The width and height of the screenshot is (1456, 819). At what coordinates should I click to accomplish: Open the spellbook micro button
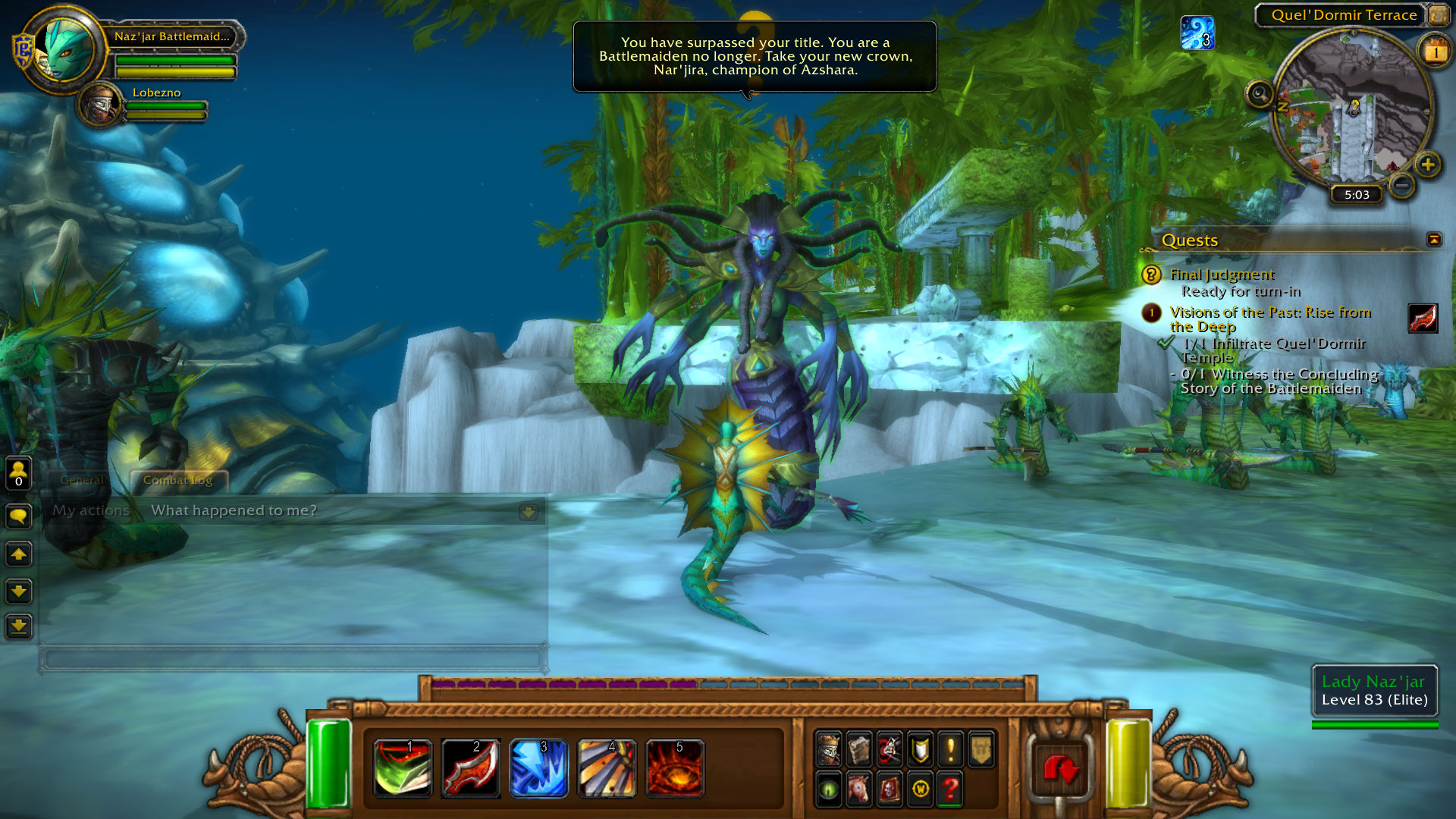859,749
